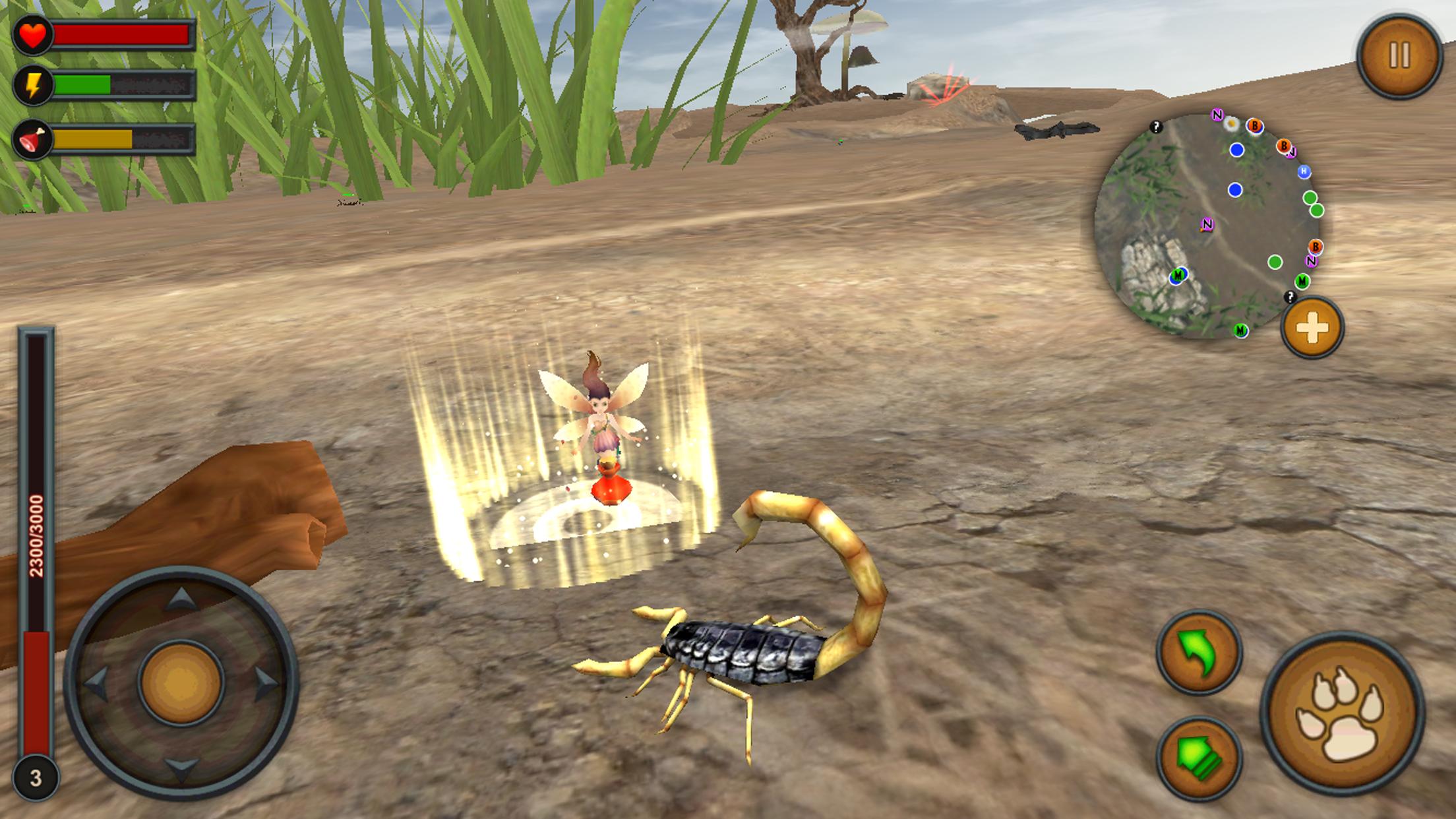Tap the white flower marker atop the minimap
Viewport: 1456px width, 819px height.
[1230, 125]
